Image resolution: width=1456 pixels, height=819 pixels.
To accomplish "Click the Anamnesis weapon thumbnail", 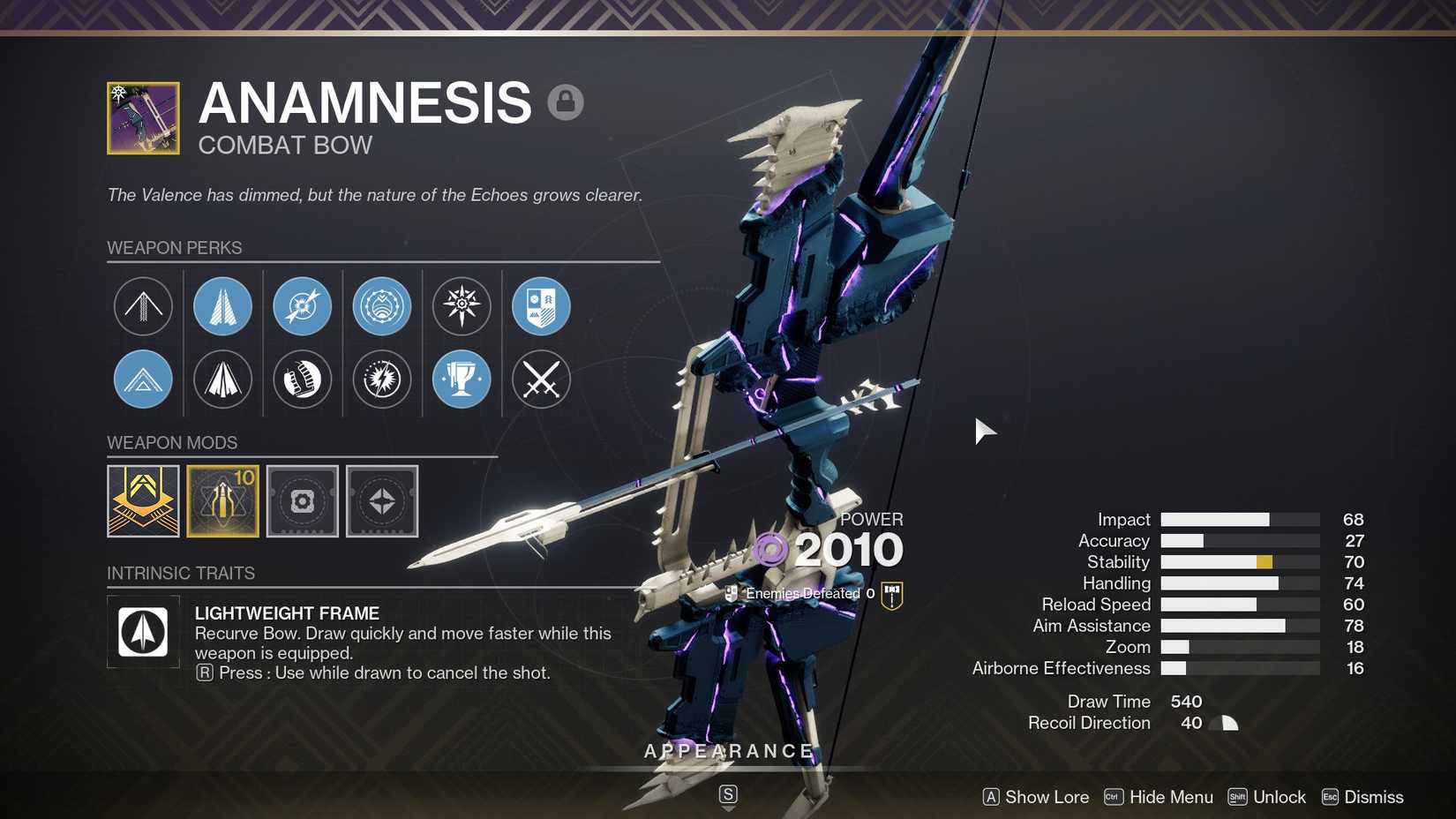I will click(142, 117).
